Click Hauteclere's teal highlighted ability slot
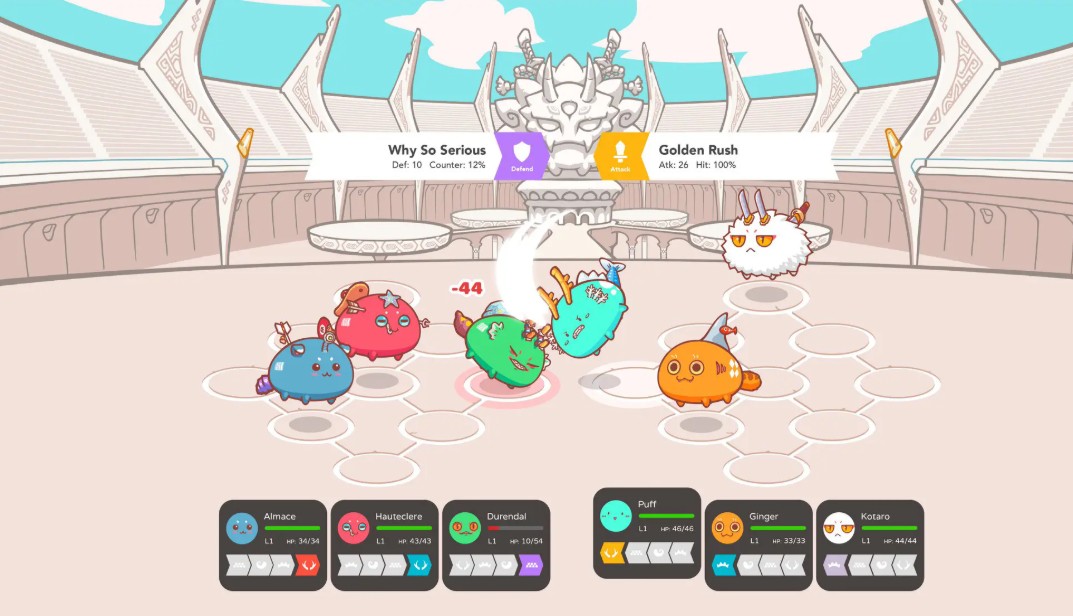 (x=420, y=566)
